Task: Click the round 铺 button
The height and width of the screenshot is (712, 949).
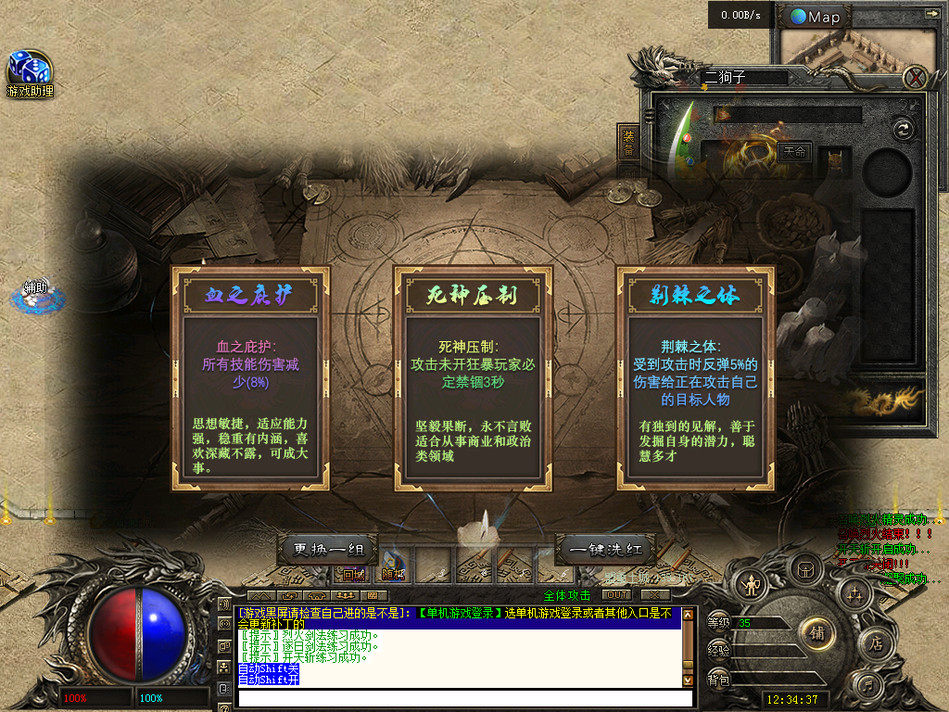Action: coord(817,631)
